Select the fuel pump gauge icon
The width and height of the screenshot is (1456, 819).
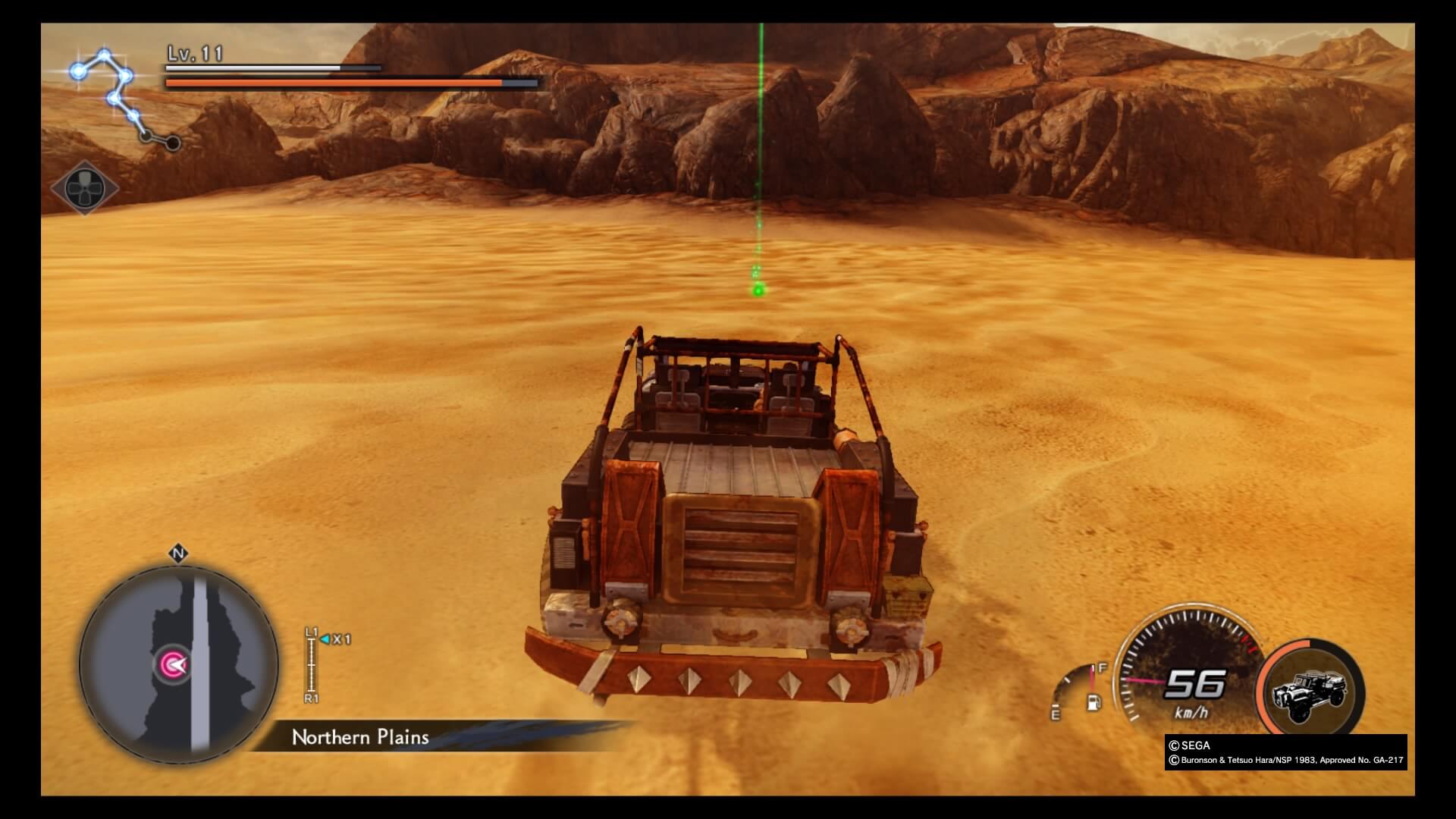(1093, 701)
